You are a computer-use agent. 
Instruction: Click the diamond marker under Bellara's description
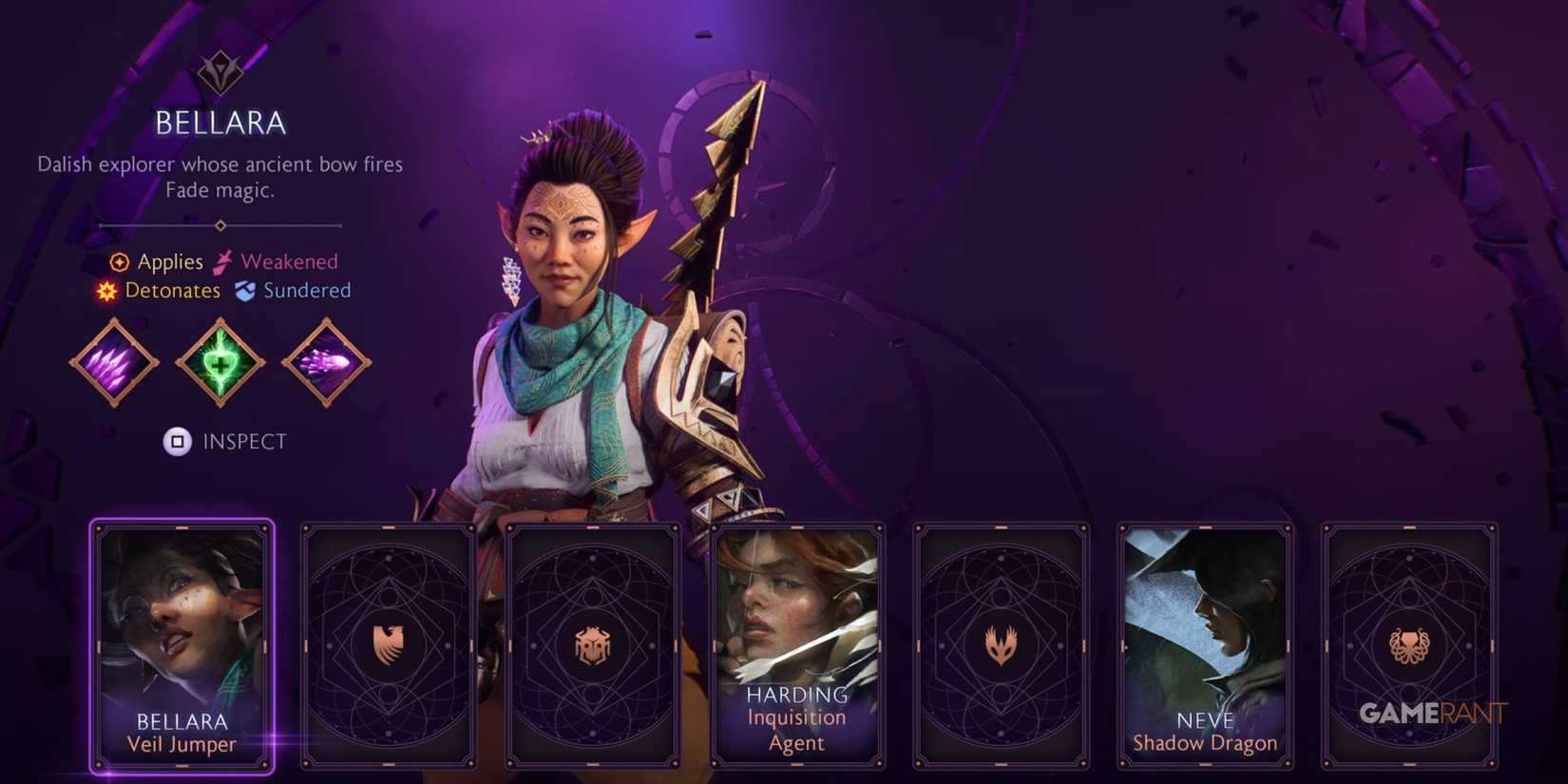(220, 225)
